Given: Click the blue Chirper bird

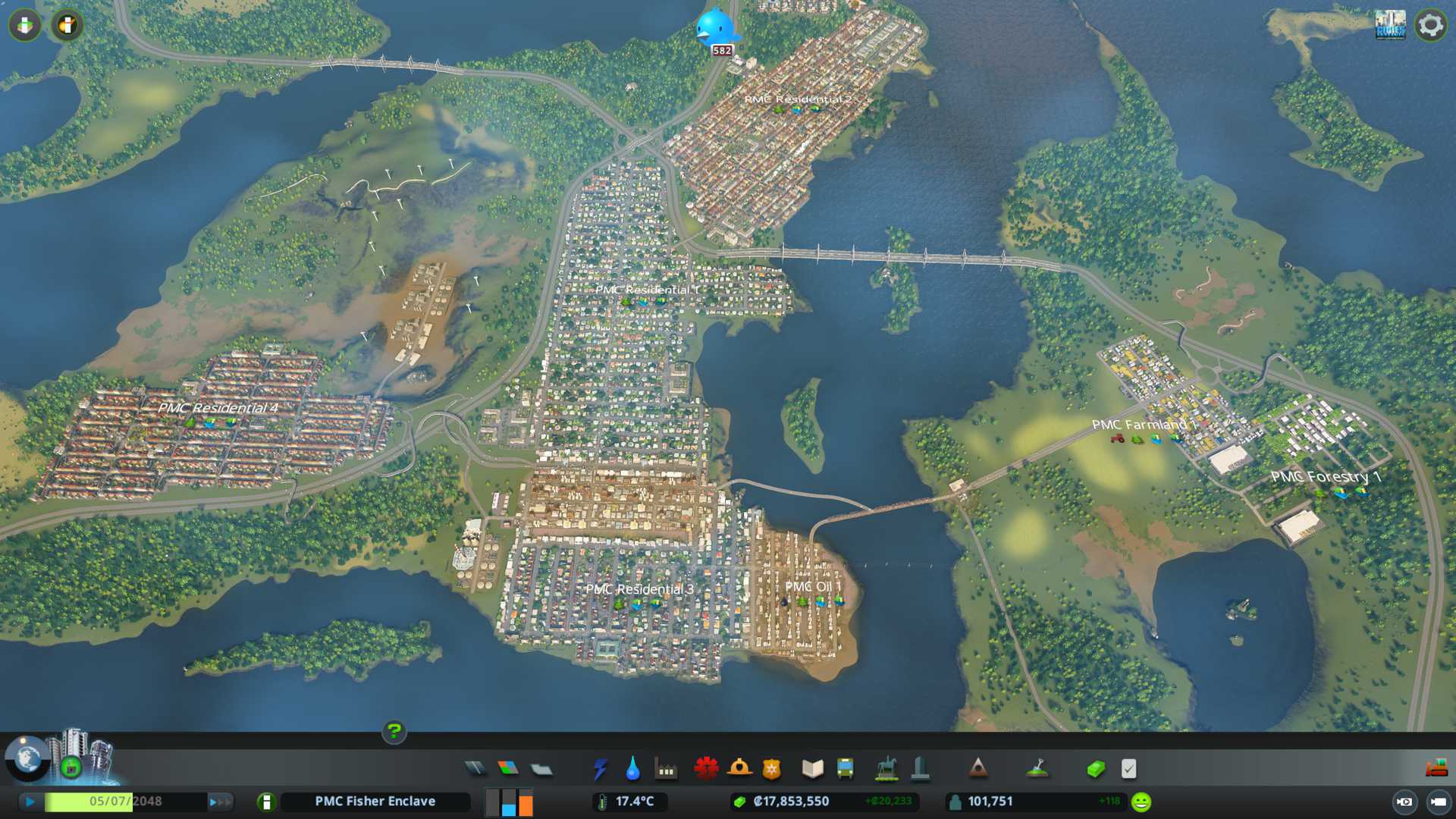Looking at the screenshot, I should pos(715,27).
